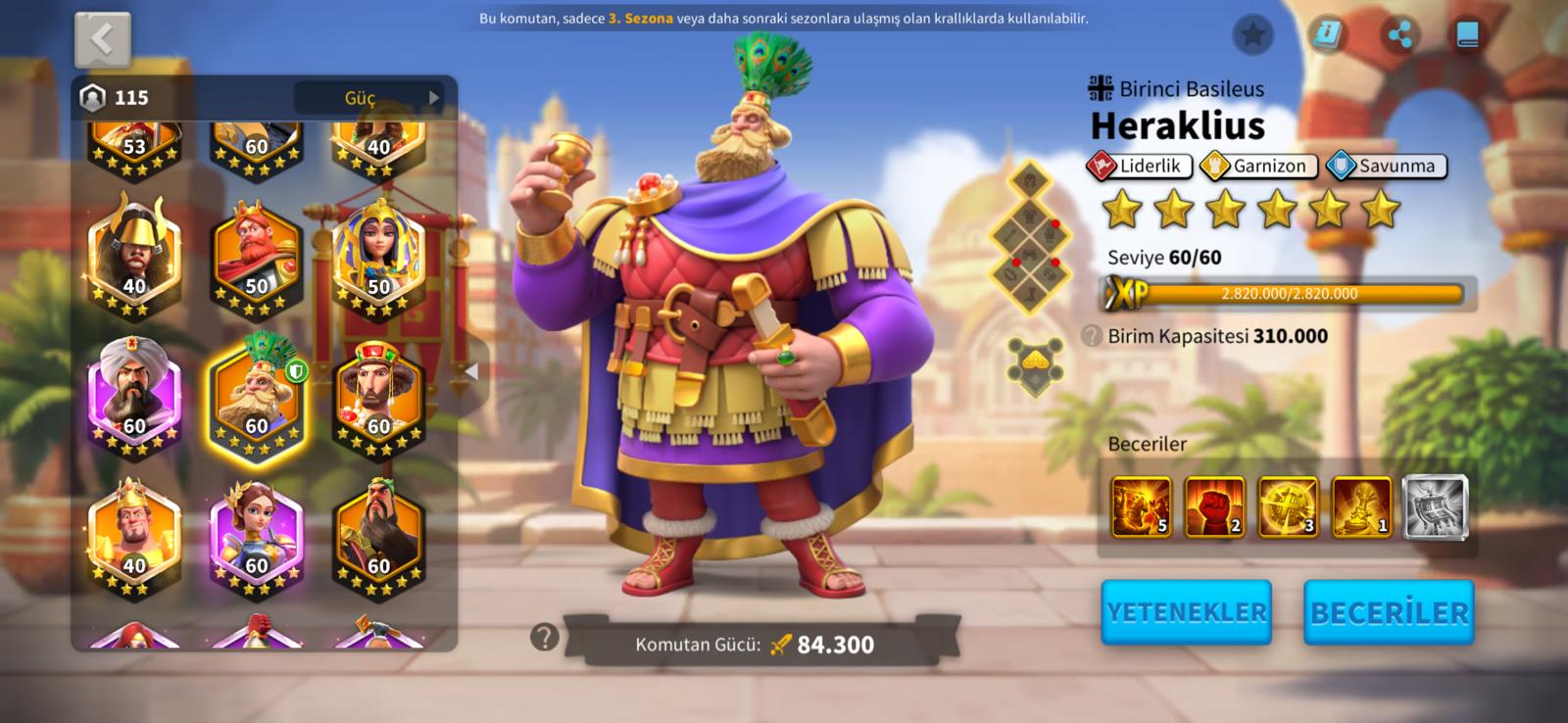Open the YETENEKLER talents screen
Image resolution: width=1568 pixels, height=723 pixels.
click(1186, 612)
